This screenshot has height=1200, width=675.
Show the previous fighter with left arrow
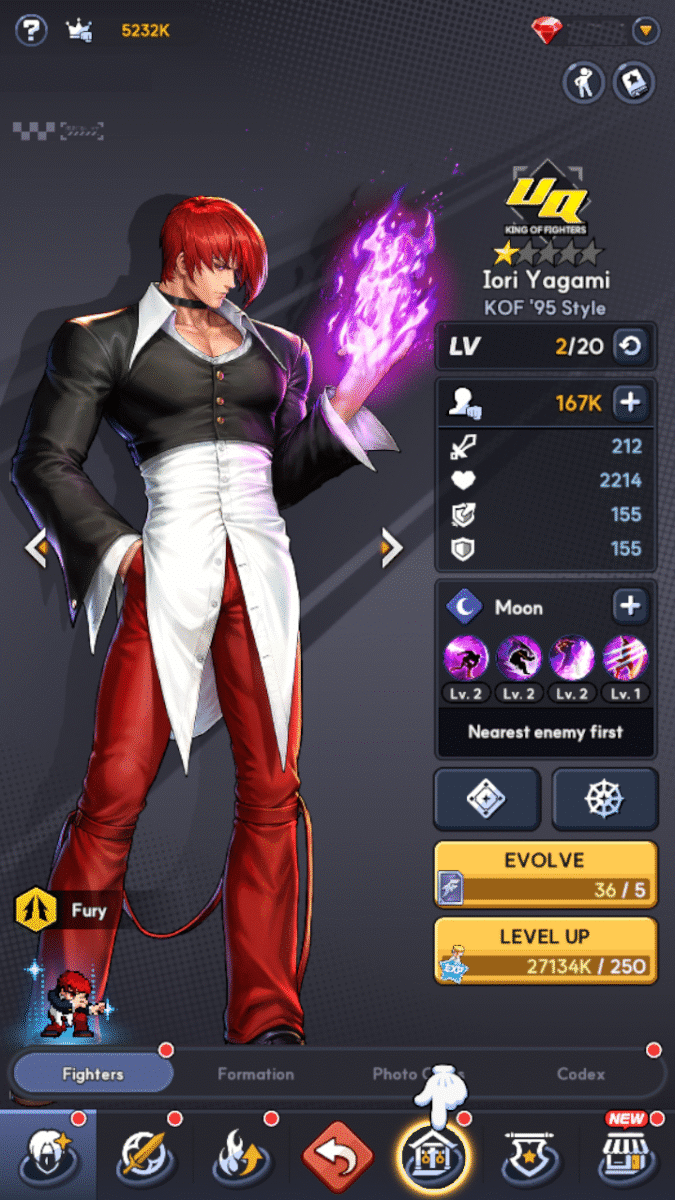(36, 547)
